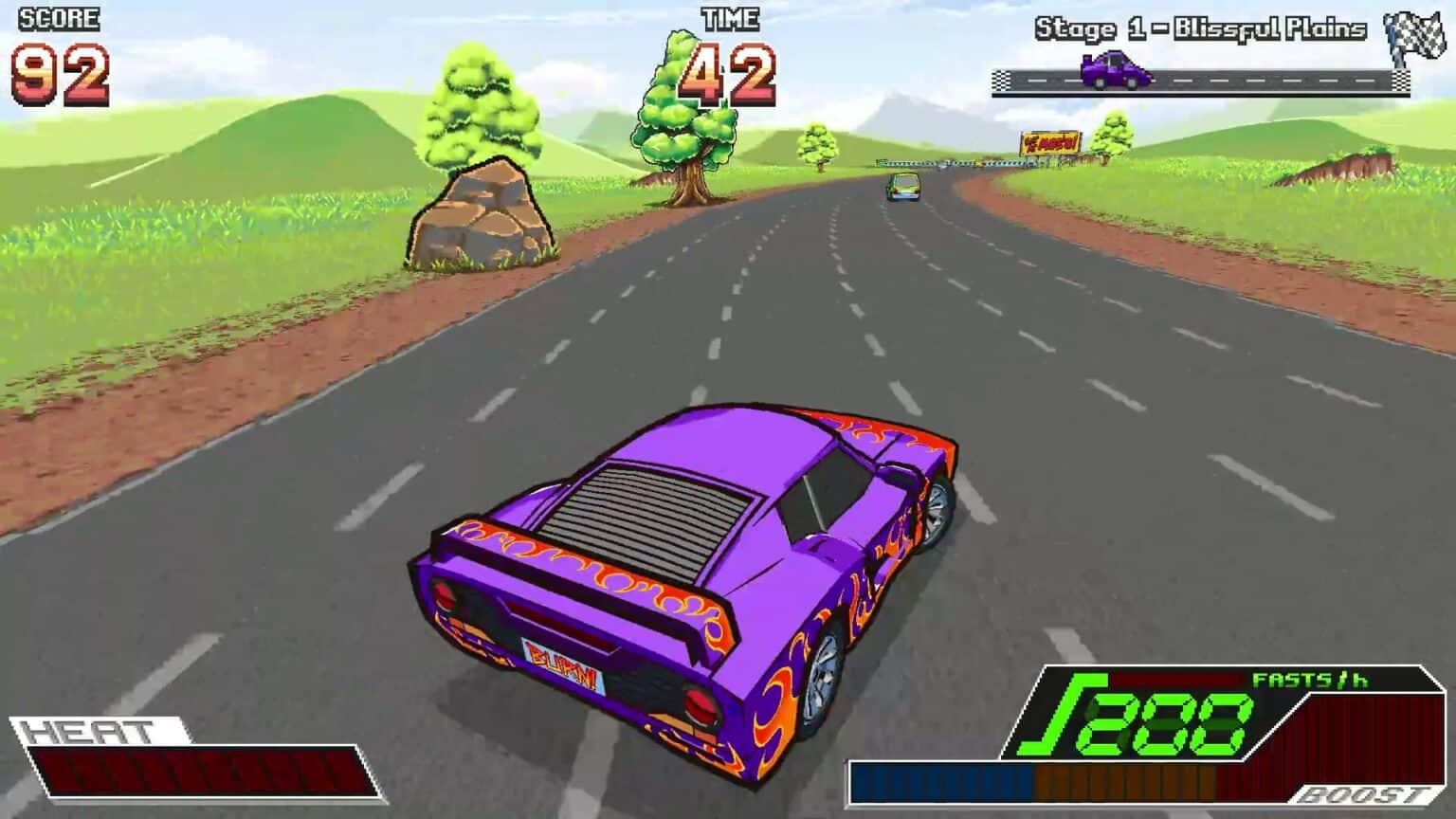Screen dimensions: 1456x819
Task: Click the green rival car ahead on the road
Action: pyautogui.click(x=901, y=188)
